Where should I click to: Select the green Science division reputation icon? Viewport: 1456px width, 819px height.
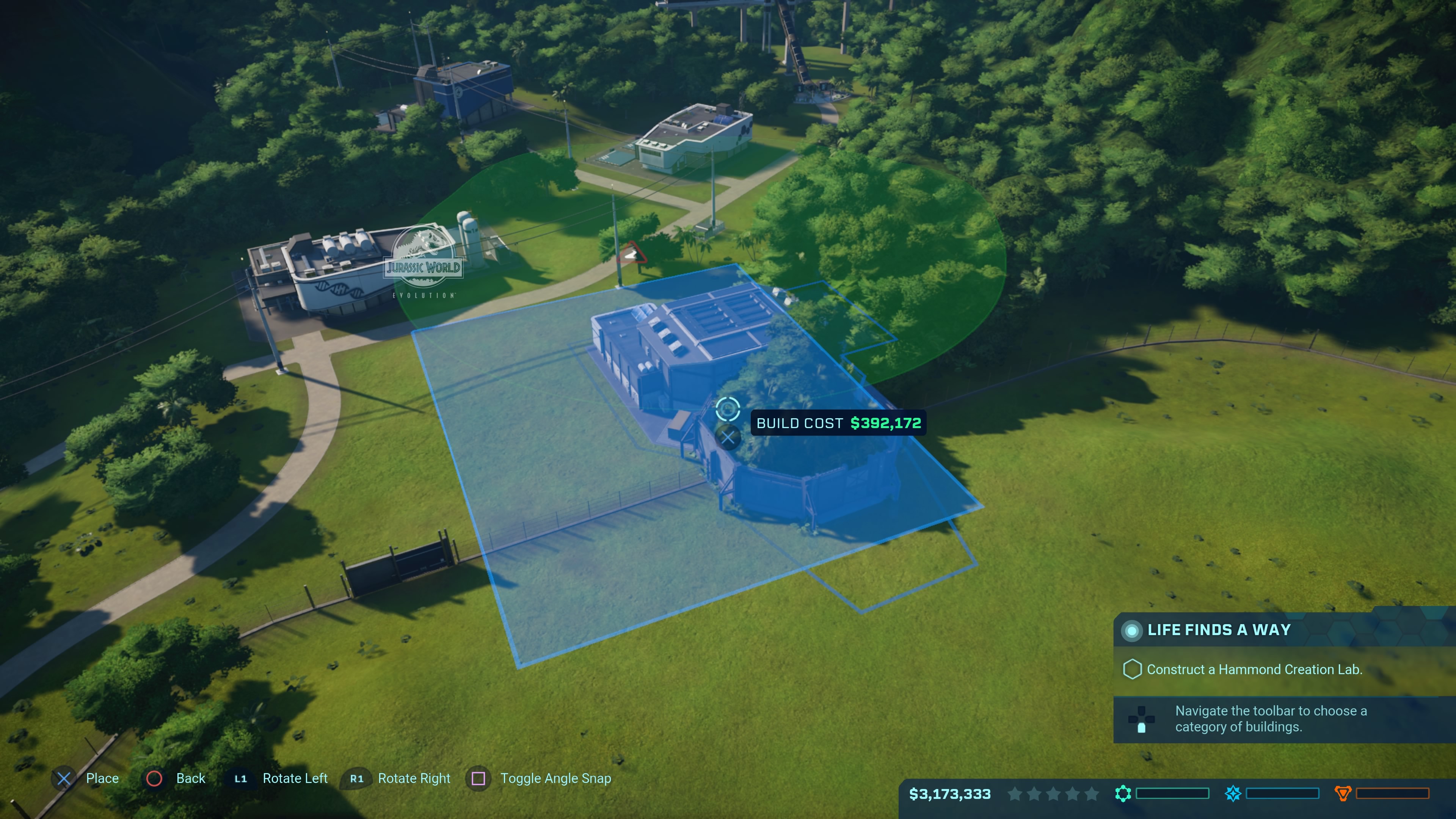[x=1123, y=794]
